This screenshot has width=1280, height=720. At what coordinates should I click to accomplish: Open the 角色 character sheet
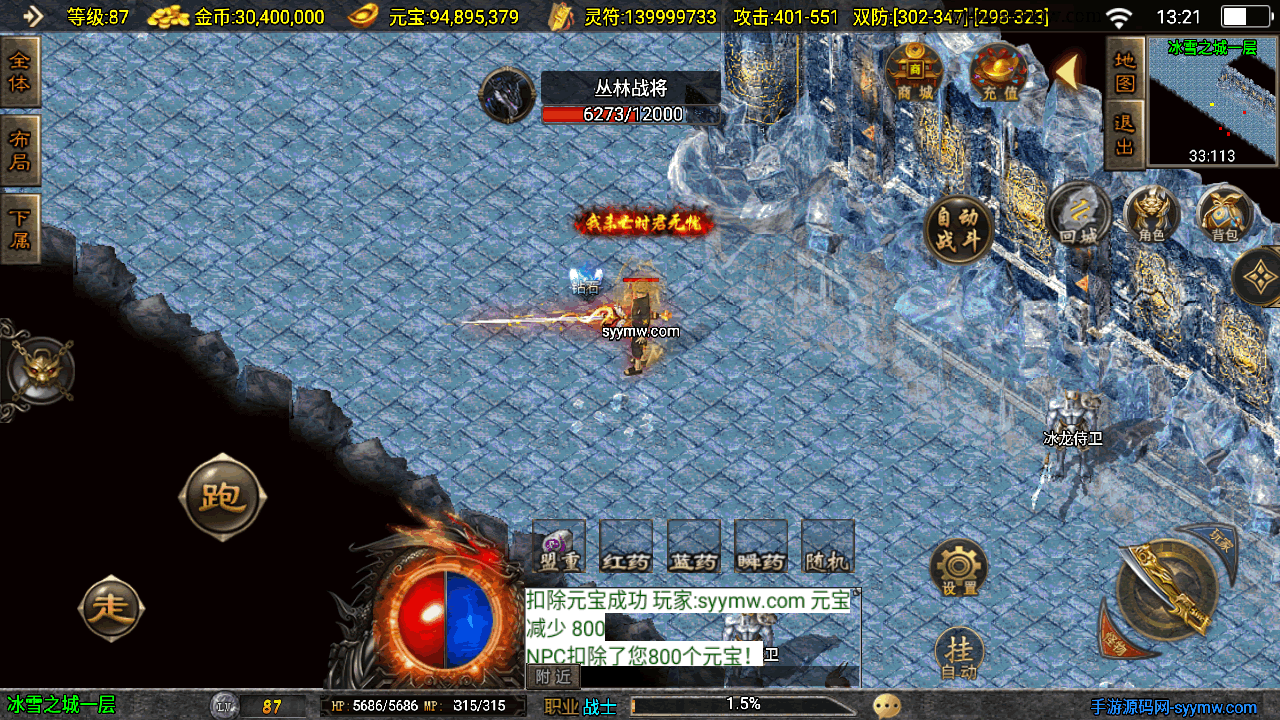pos(1152,214)
